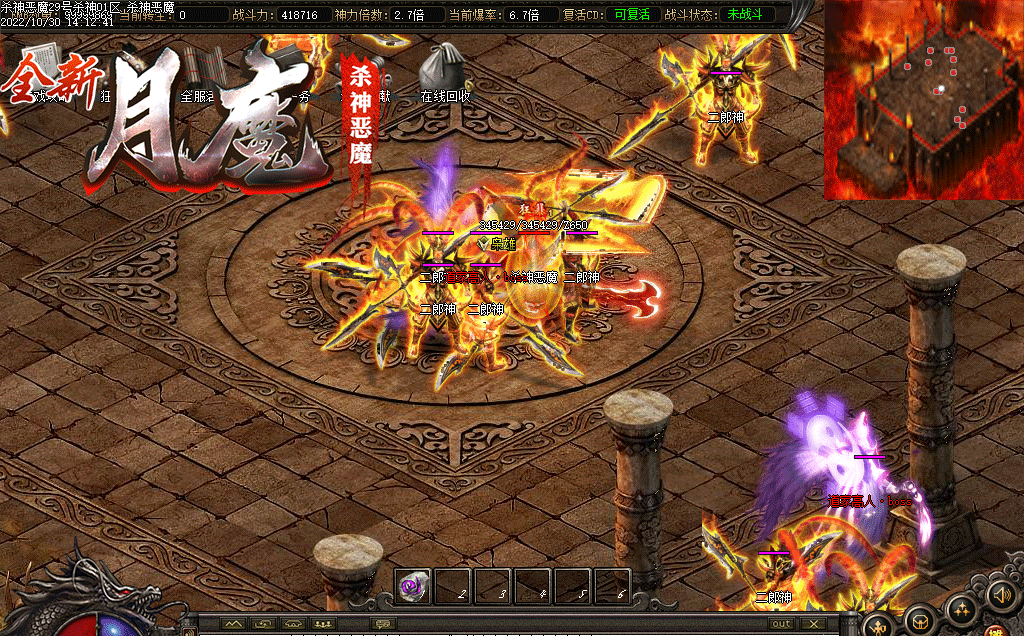The height and width of the screenshot is (636, 1024).
Task: Select the purple swirl item in hotbar
Action: point(412,587)
